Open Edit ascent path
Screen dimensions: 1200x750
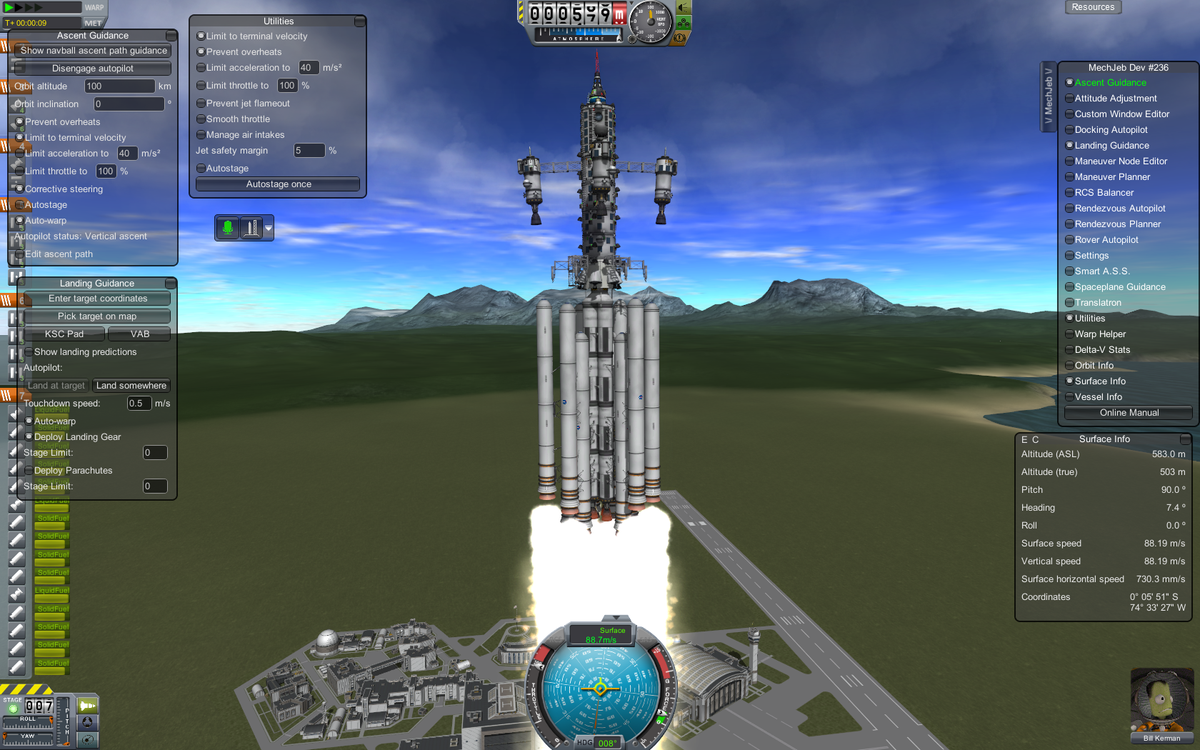59,254
